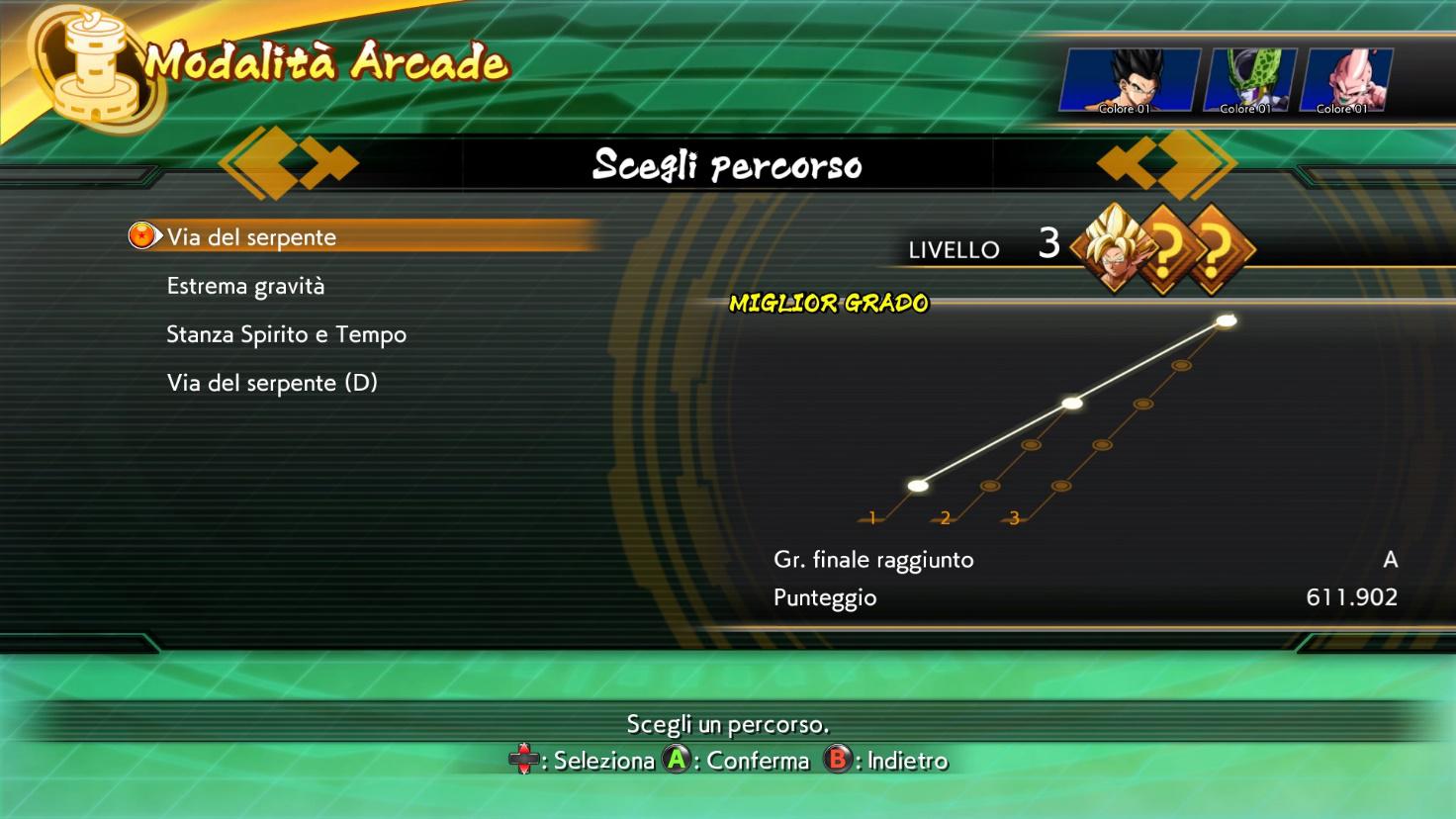Click the Gohan team portrait
1456x819 pixels.
pos(1129,80)
